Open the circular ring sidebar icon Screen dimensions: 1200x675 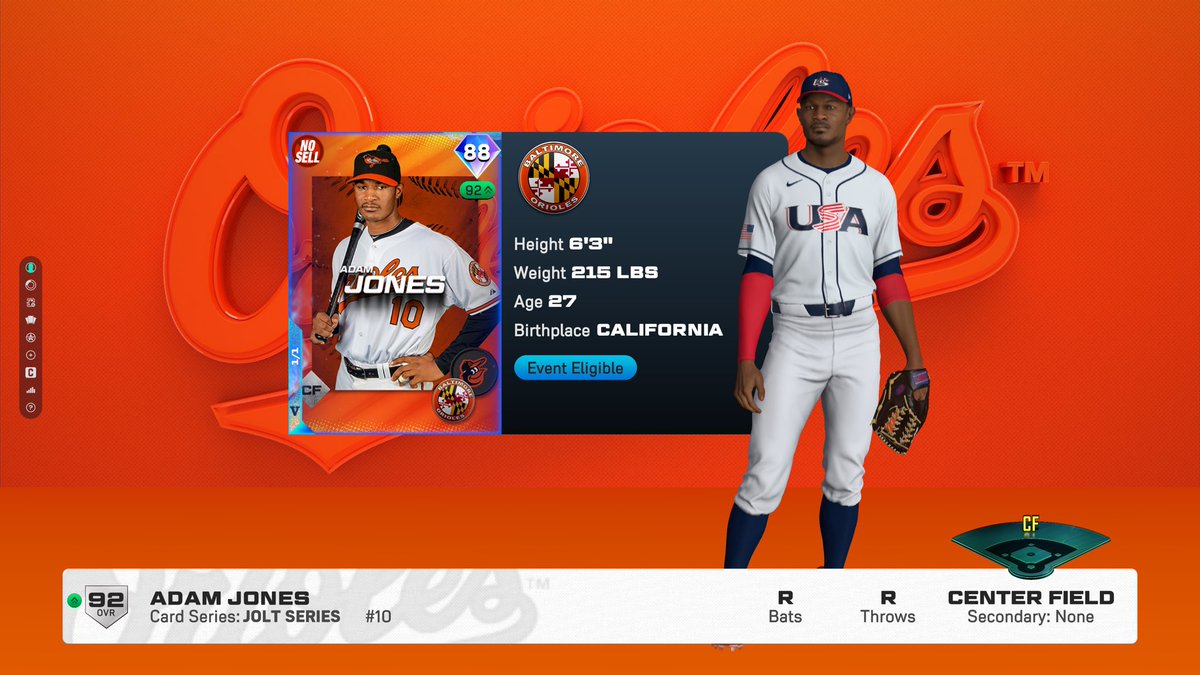pyautogui.click(x=31, y=285)
